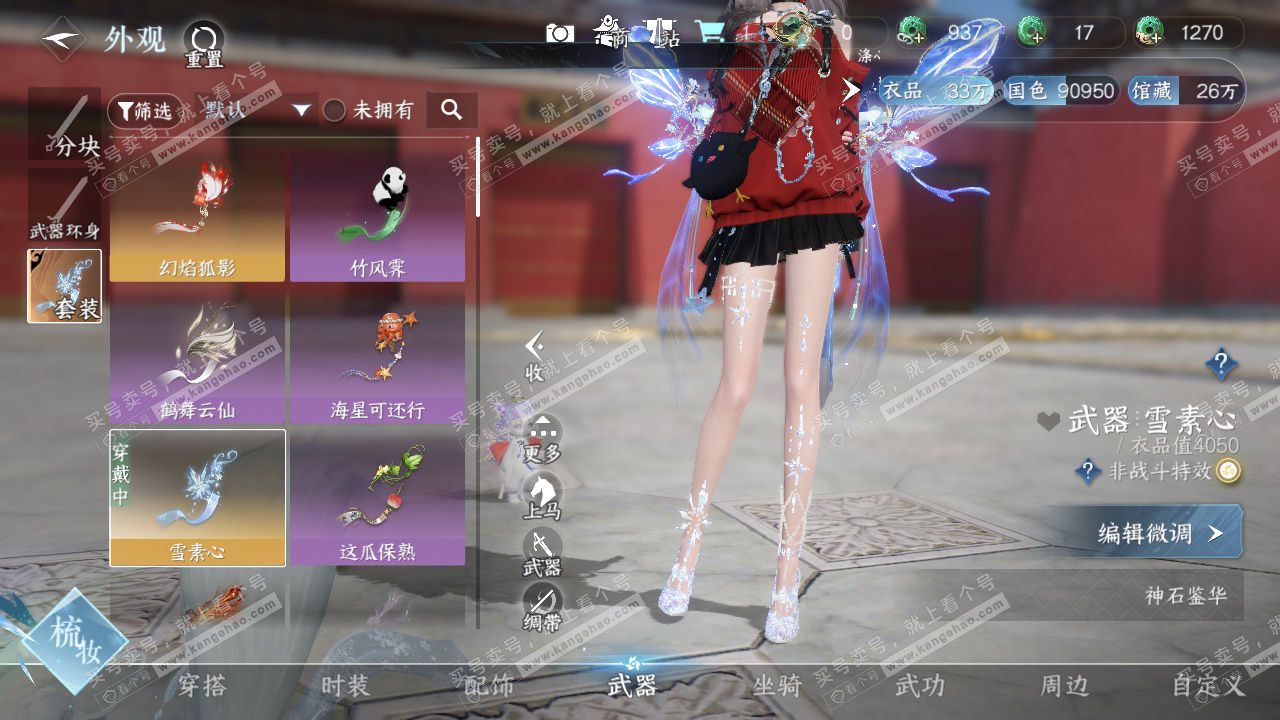Open the magnifier search button
The height and width of the screenshot is (720, 1280).
[x=451, y=110]
